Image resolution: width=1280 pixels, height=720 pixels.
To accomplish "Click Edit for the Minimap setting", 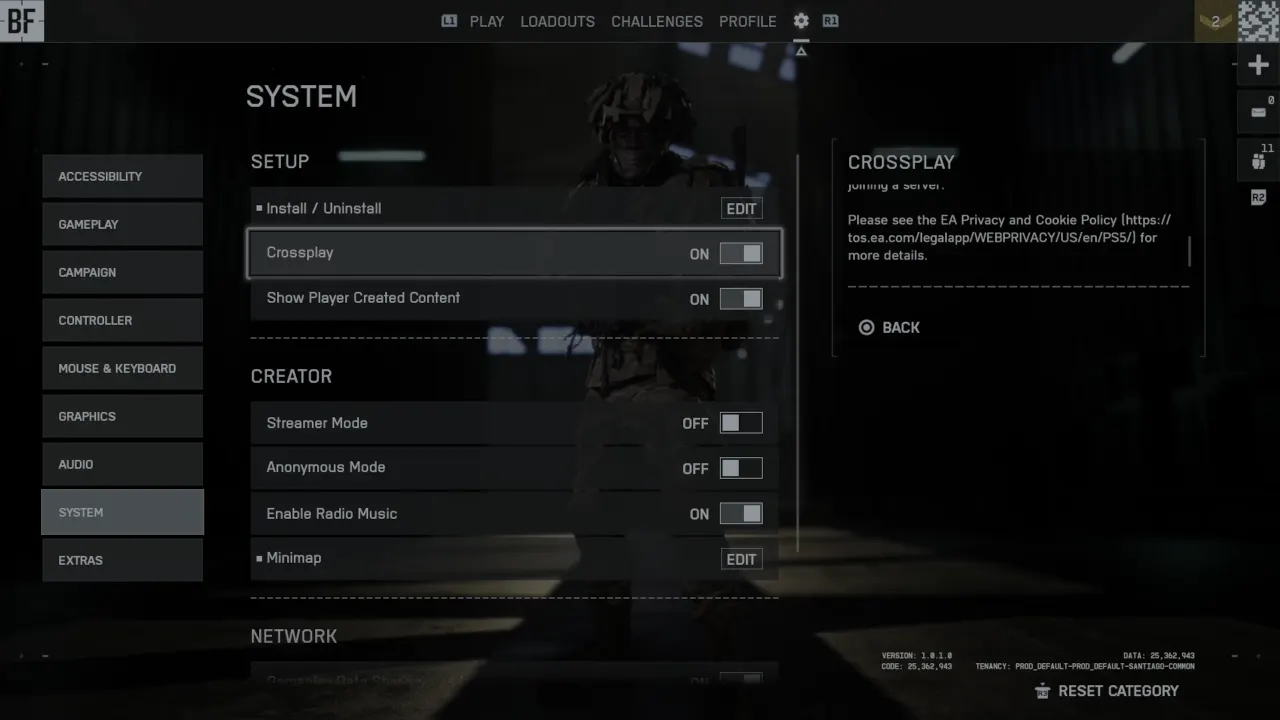I will tap(741, 559).
